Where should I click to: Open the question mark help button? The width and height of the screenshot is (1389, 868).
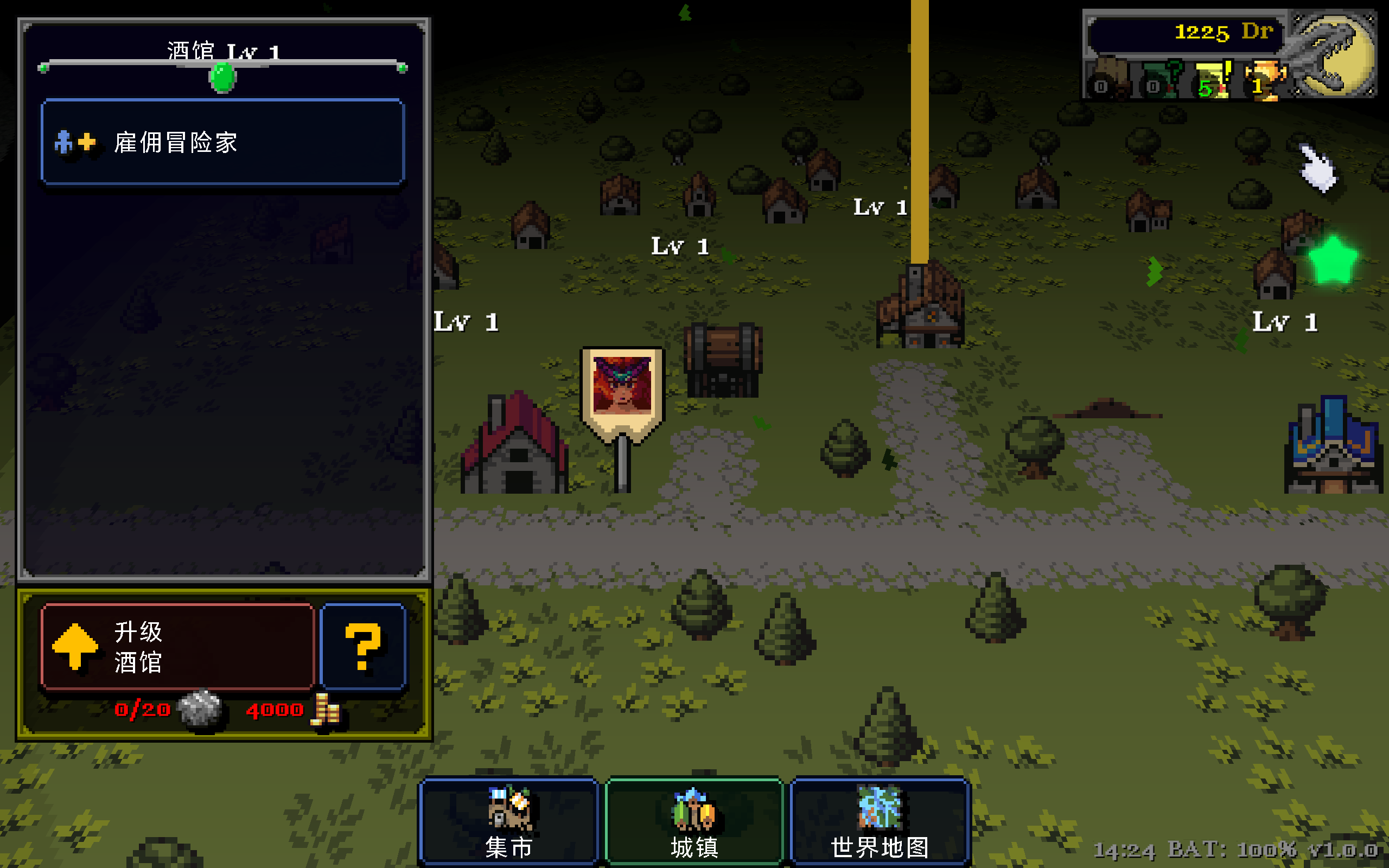[363, 647]
